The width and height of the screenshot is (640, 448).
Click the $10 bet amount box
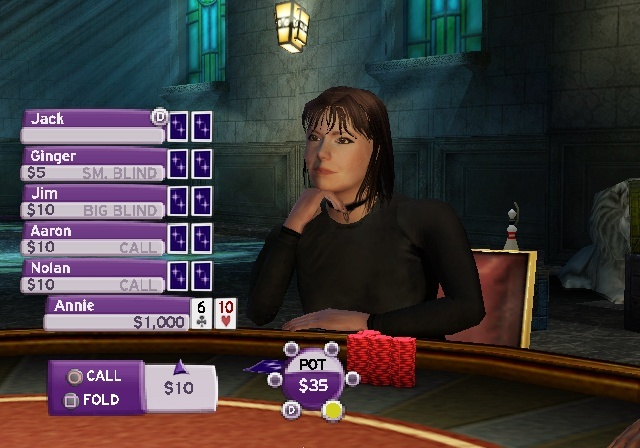click(x=180, y=388)
